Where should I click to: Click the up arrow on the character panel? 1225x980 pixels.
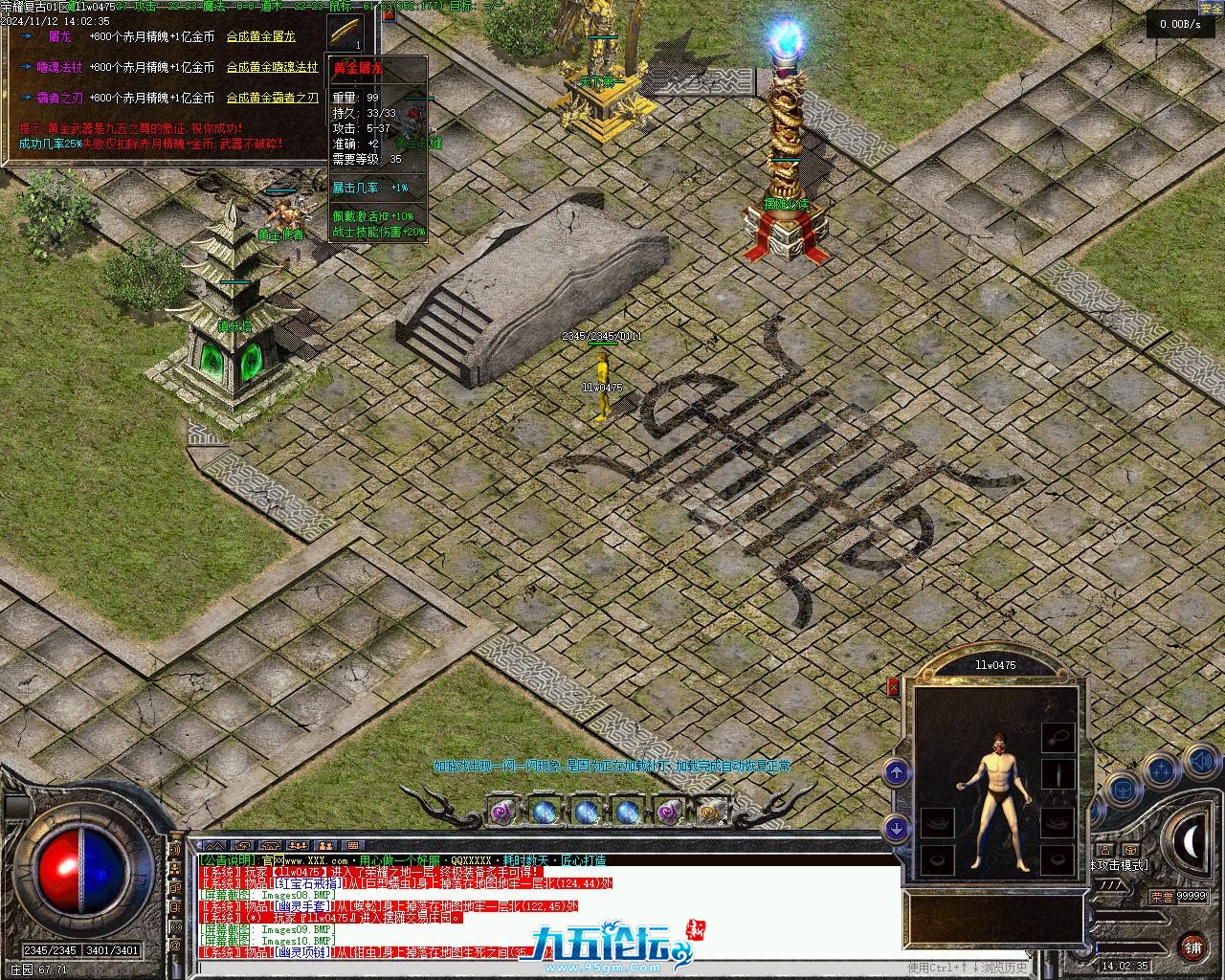click(896, 772)
